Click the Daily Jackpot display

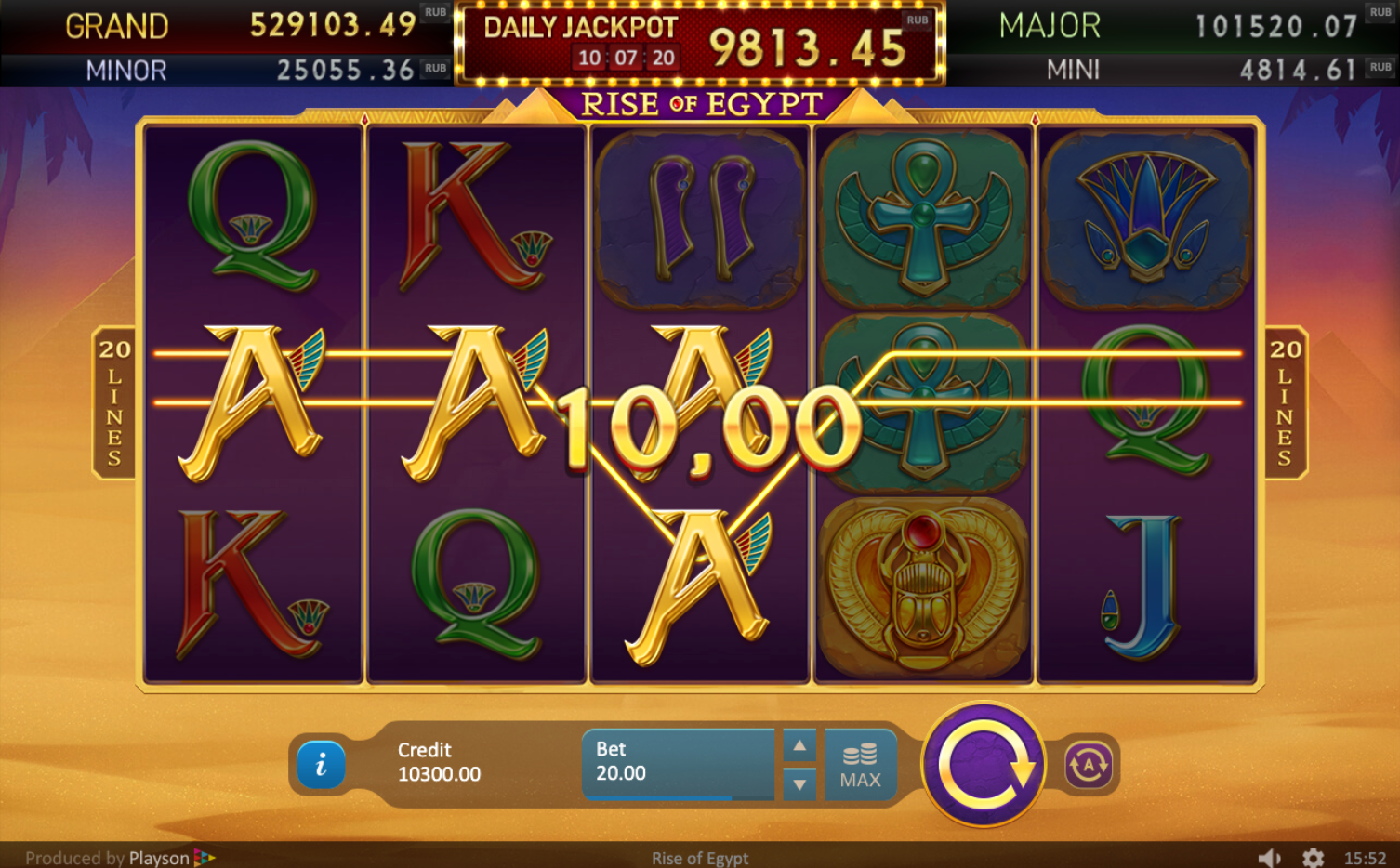(x=698, y=42)
